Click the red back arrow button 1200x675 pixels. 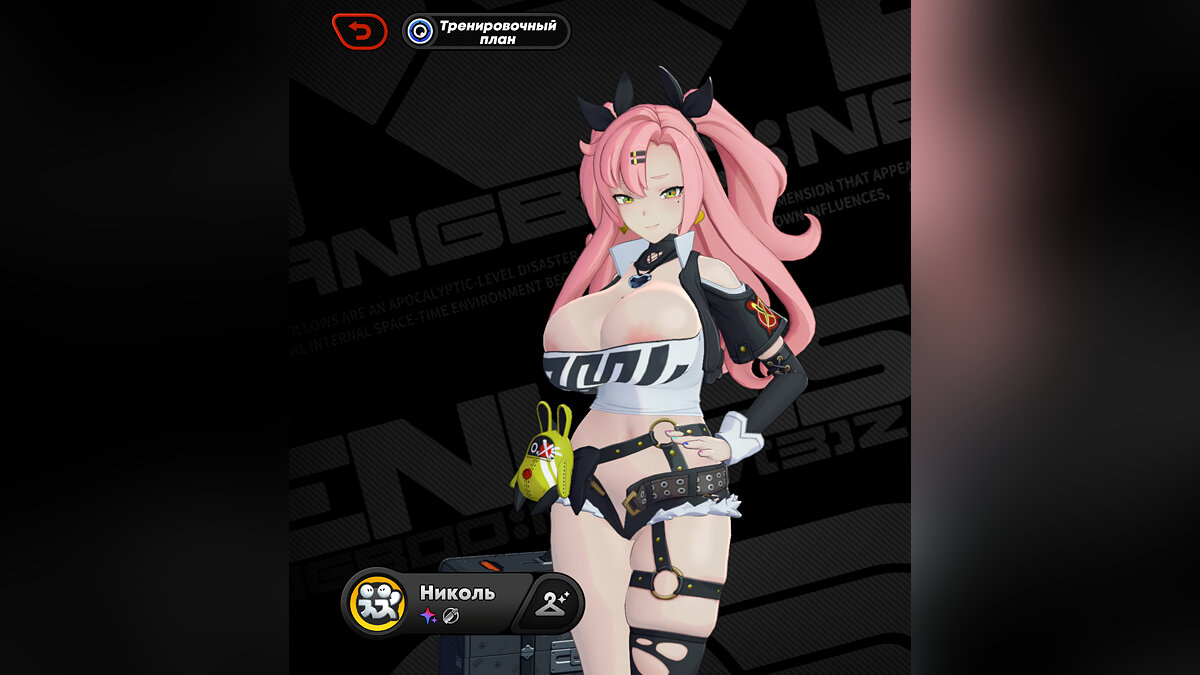359,31
